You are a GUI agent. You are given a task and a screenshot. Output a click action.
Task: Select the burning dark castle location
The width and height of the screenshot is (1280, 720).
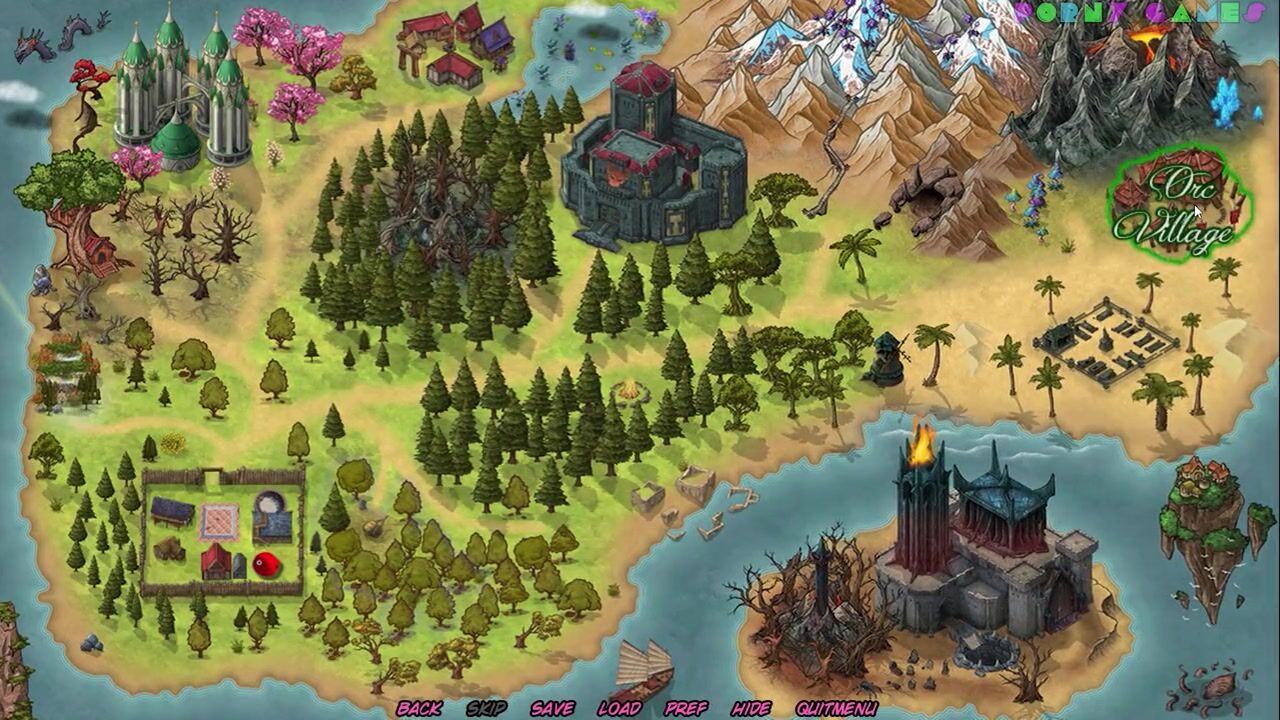click(x=985, y=545)
